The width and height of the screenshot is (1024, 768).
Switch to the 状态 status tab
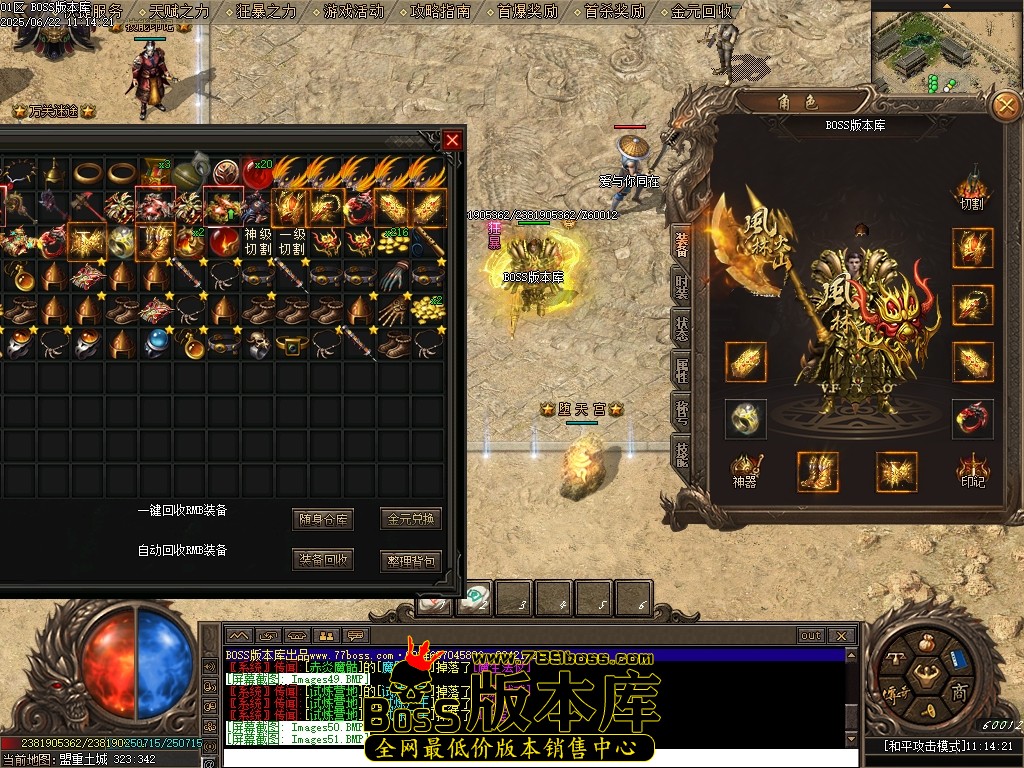682,328
